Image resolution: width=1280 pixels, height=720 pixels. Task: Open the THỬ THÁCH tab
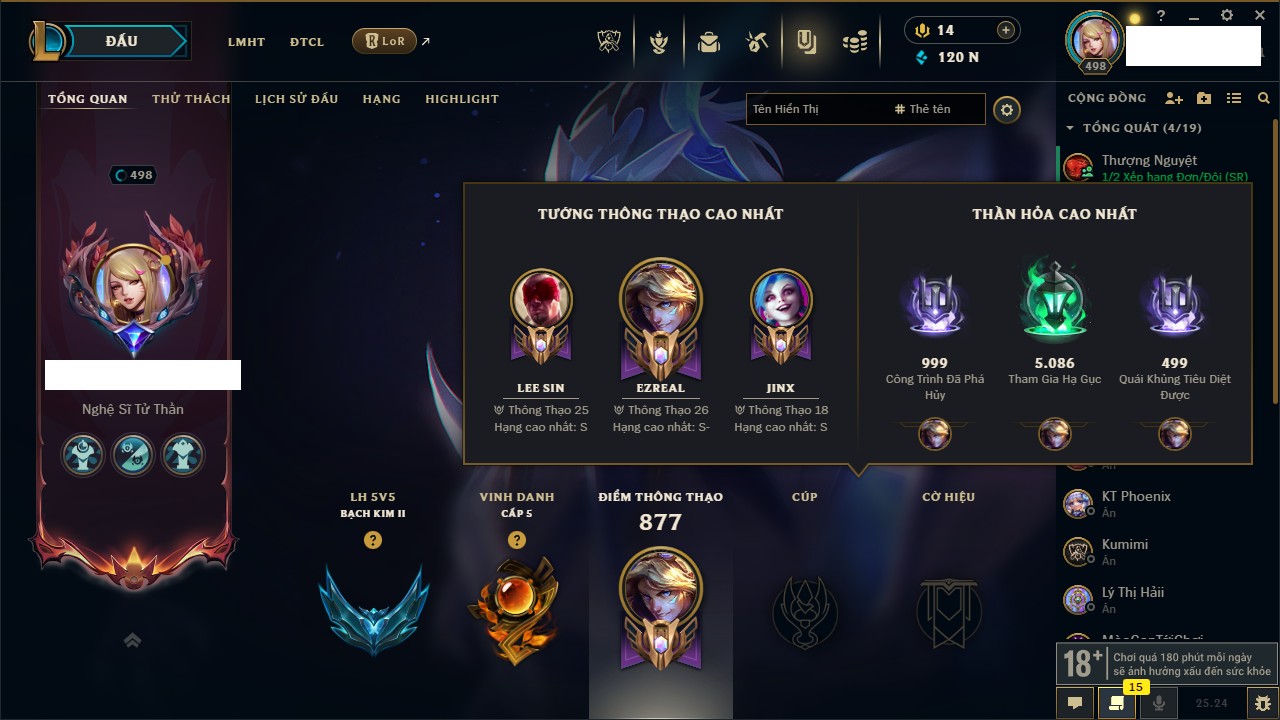[x=191, y=99]
